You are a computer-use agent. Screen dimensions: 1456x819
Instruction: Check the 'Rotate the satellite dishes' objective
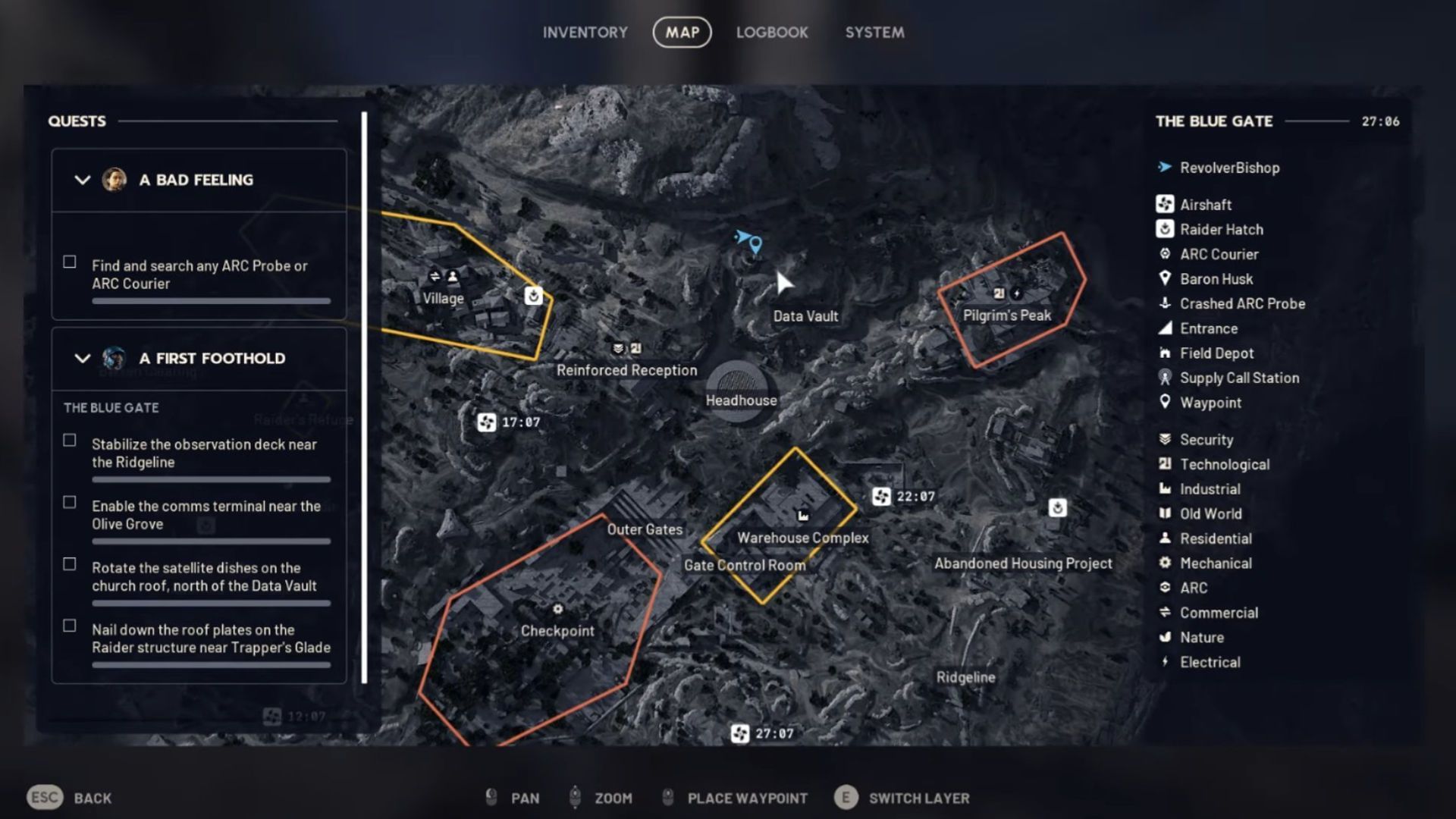click(69, 563)
